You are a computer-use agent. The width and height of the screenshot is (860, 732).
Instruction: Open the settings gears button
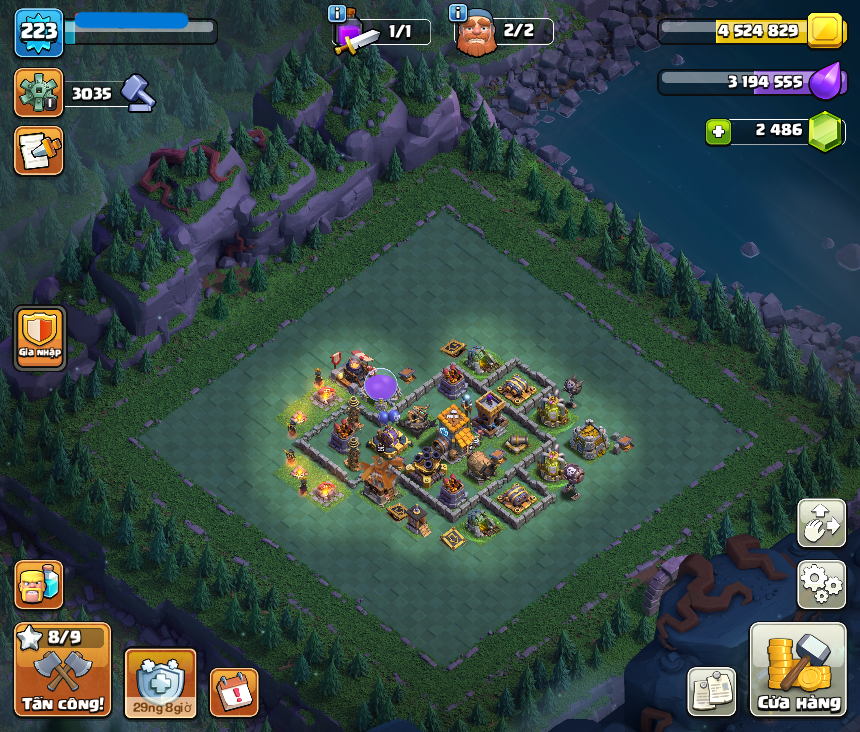(820, 585)
